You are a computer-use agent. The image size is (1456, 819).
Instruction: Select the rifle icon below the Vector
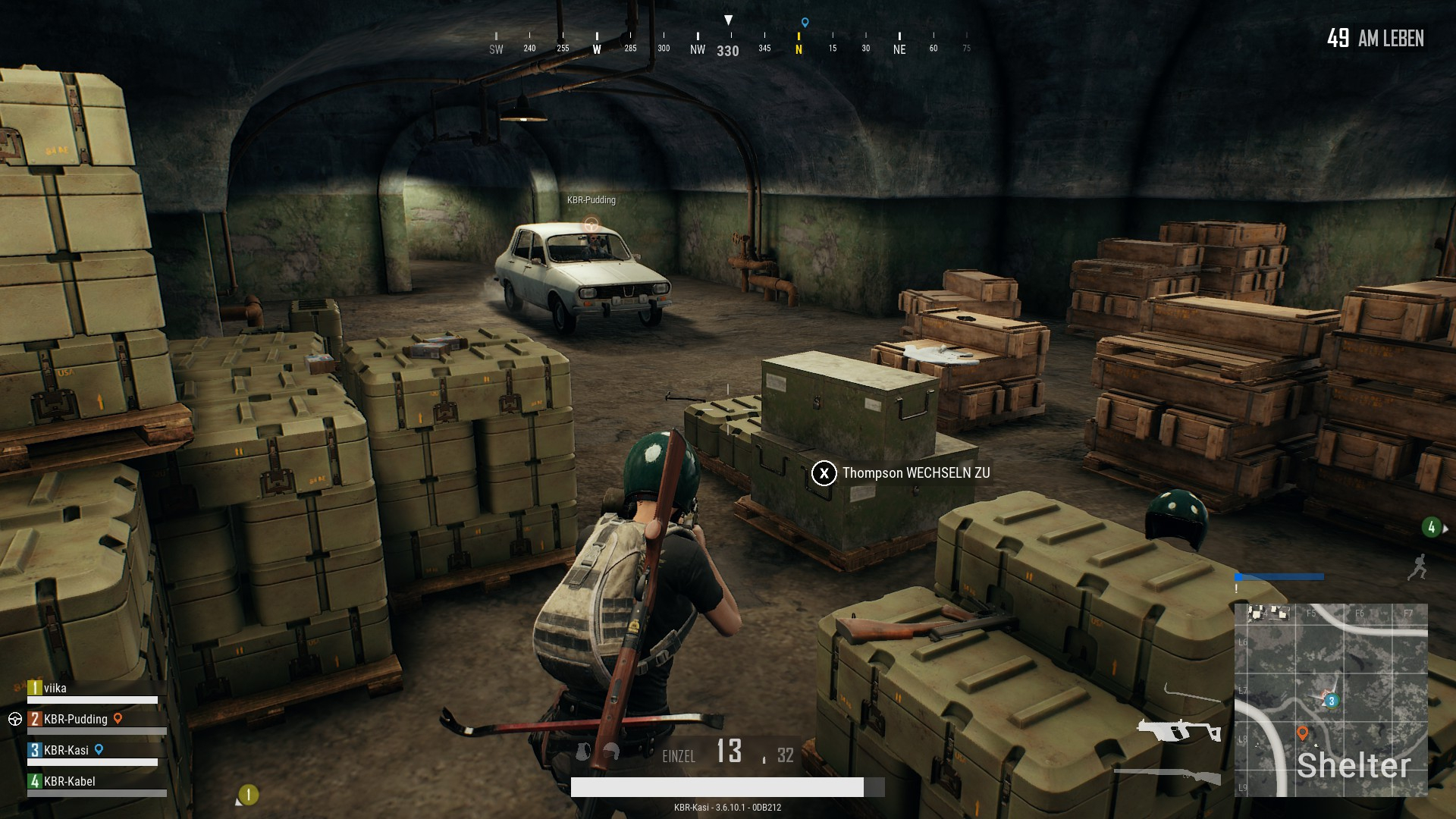(1168, 774)
